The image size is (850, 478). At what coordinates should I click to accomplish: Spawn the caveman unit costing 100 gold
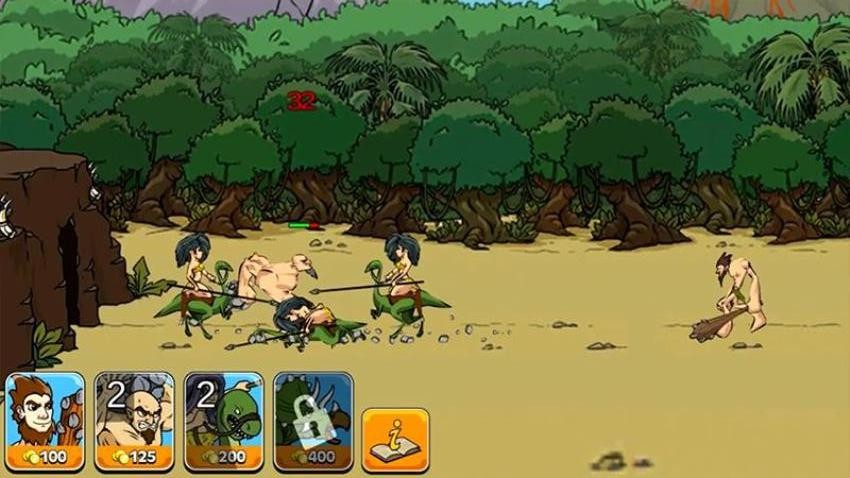pyautogui.click(x=44, y=421)
